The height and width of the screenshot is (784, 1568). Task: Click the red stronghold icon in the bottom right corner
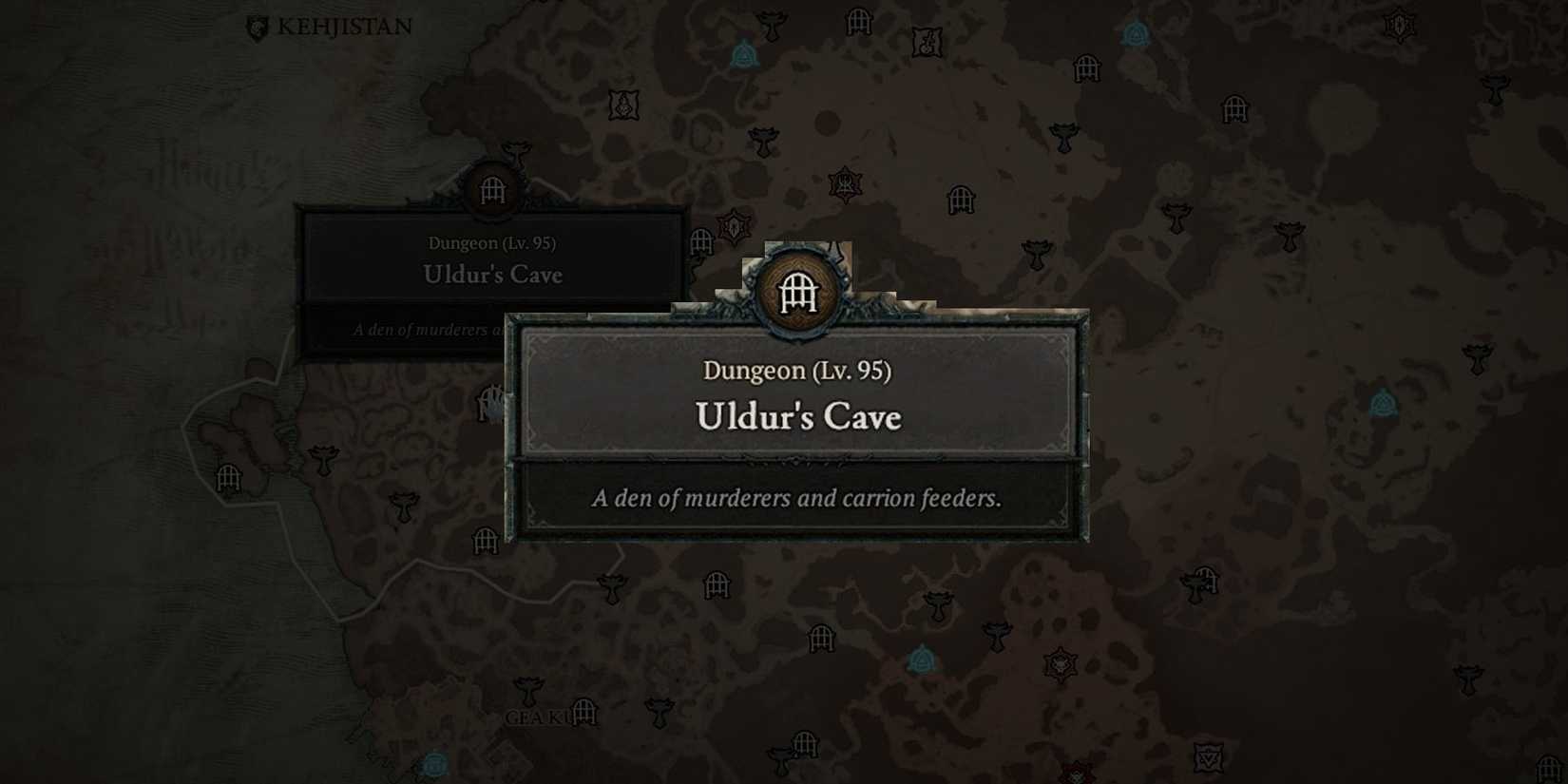1076,774
